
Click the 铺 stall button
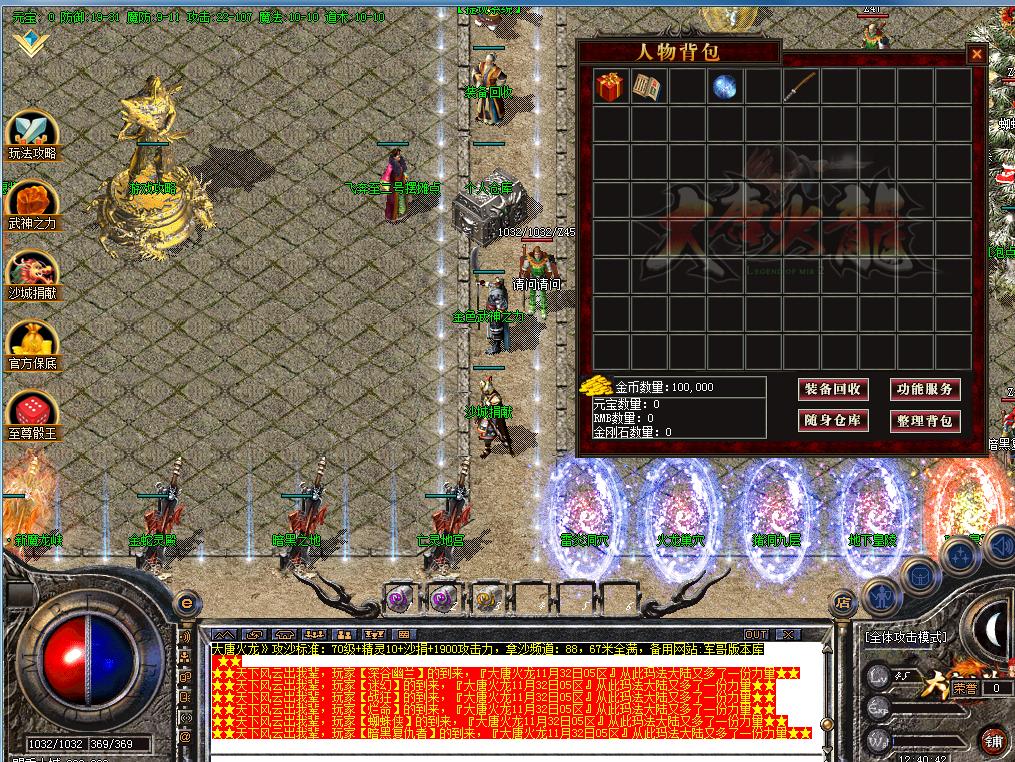(992, 741)
